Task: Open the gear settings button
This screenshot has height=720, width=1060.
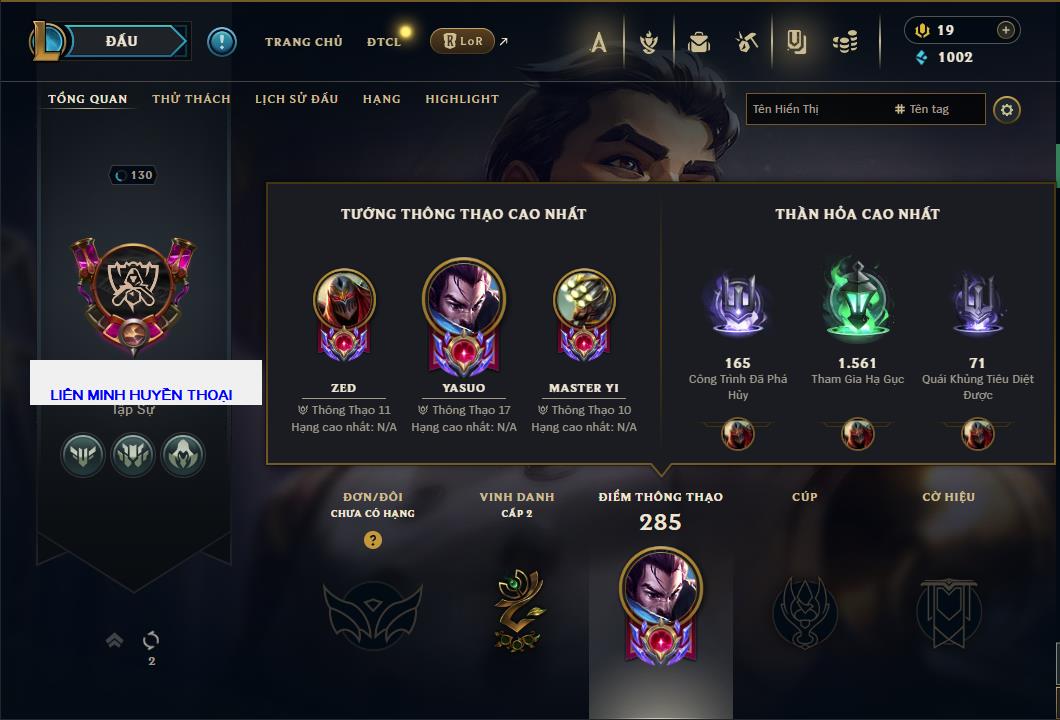Action: [1007, 109]
